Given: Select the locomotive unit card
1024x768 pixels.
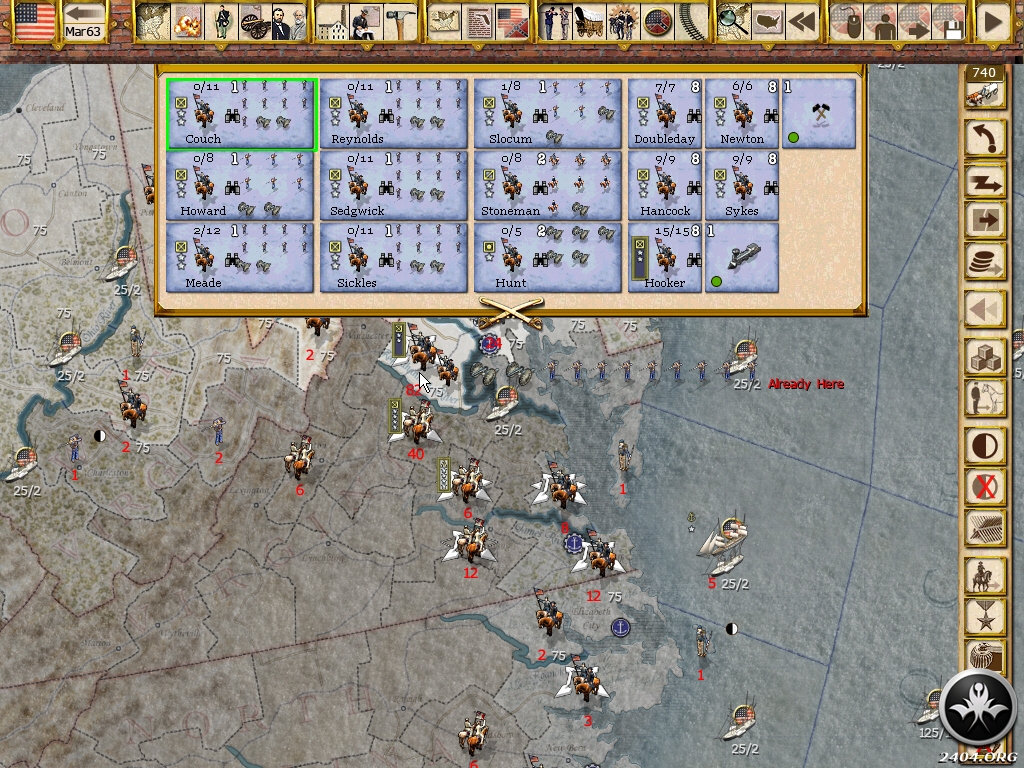Looking at the screenshot, I should 742,258.
